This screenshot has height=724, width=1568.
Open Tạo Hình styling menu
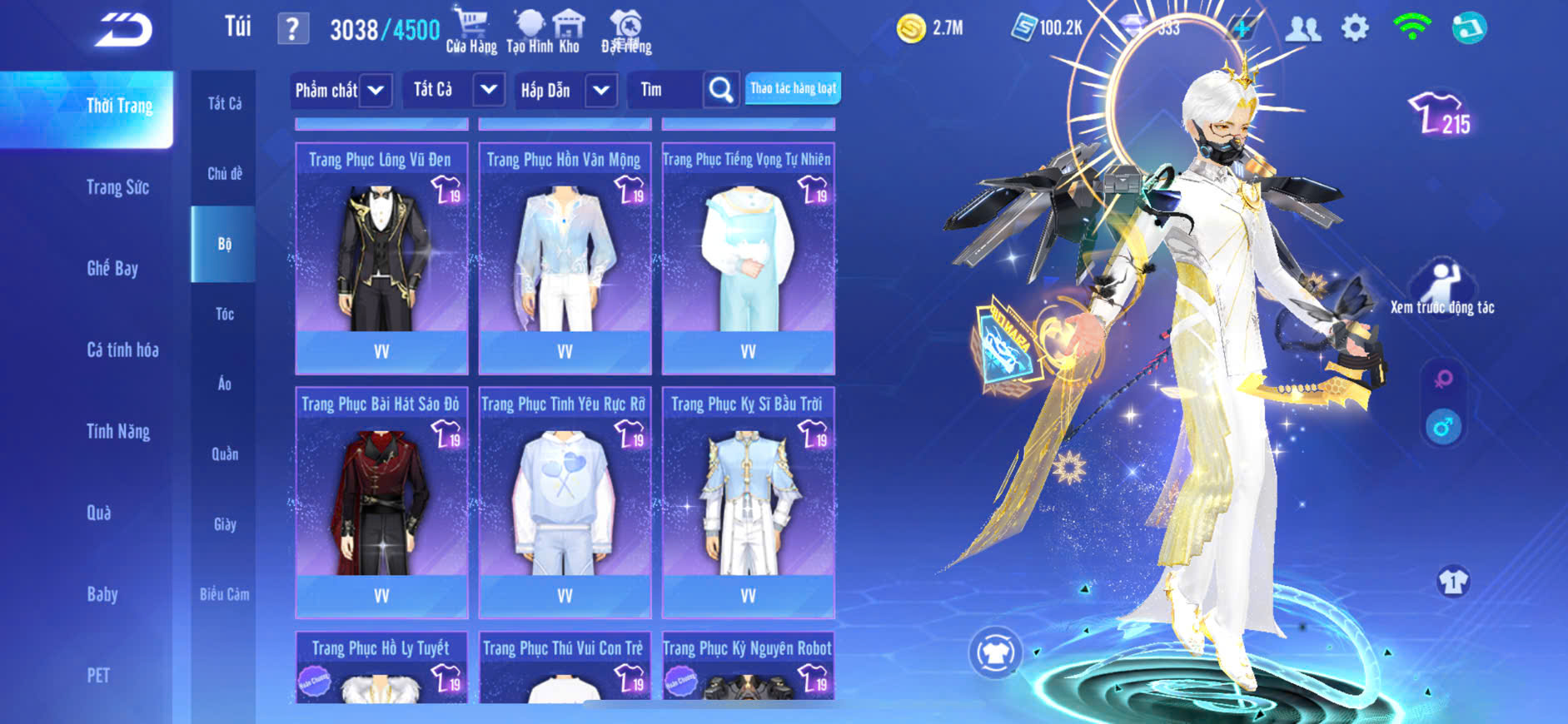[530, 32]
